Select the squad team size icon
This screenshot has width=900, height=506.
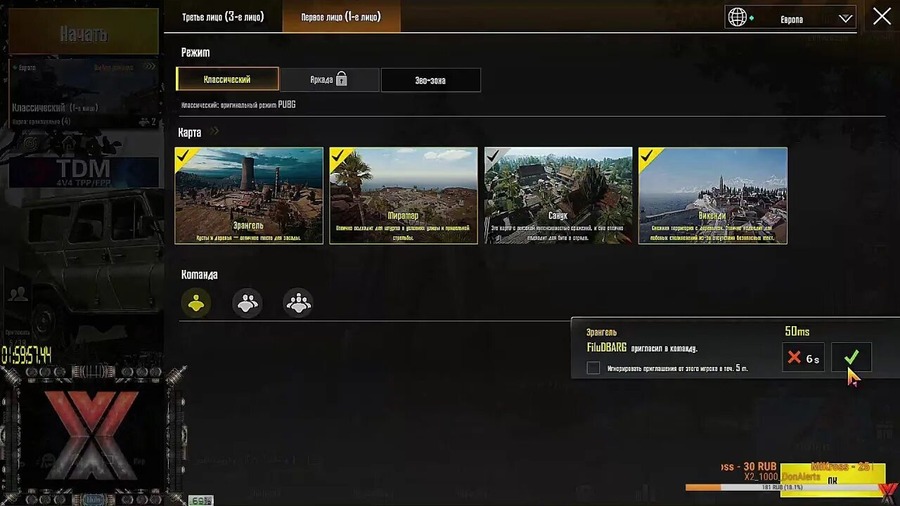298,302
